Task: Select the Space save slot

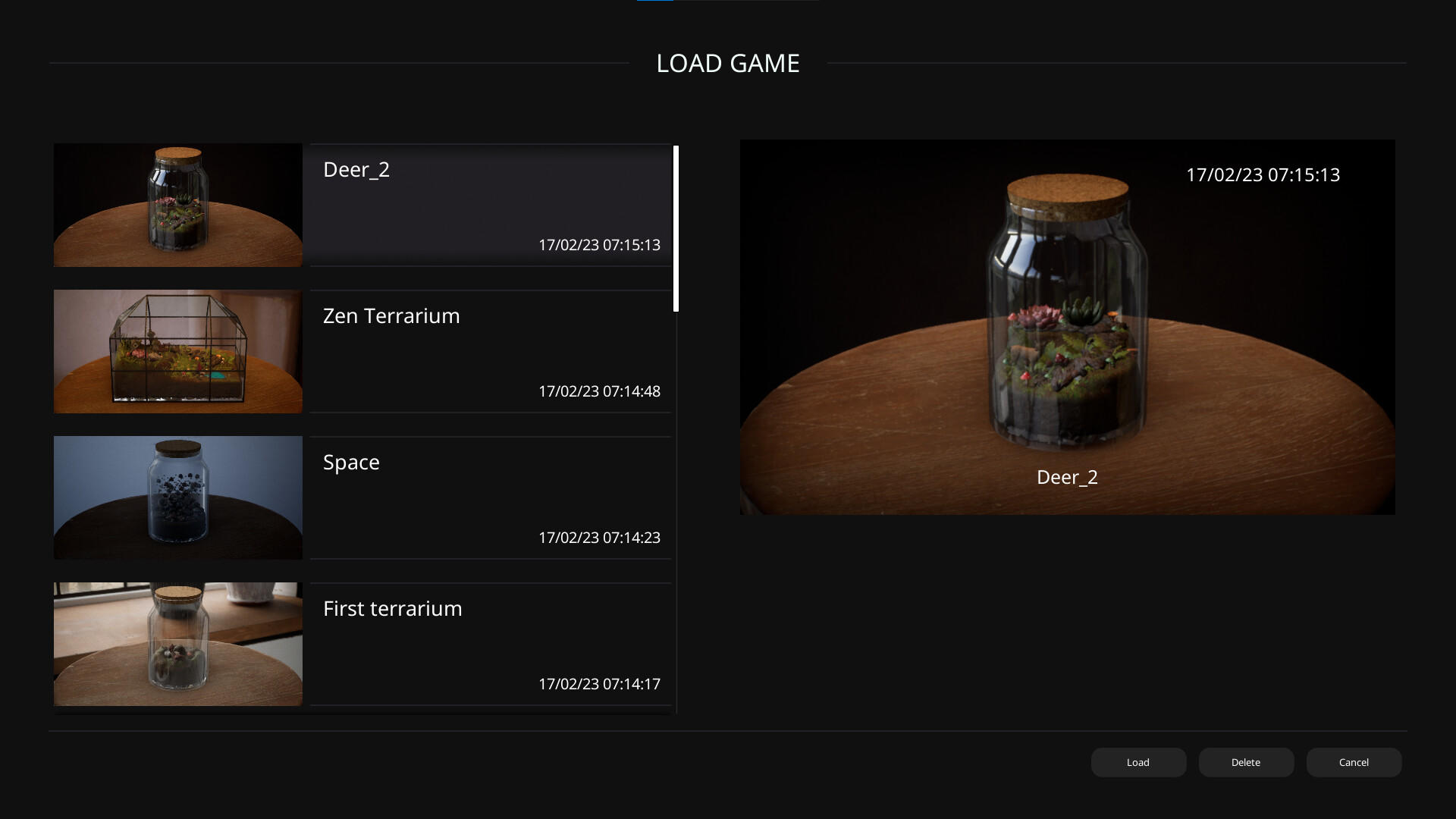Action: 491,497
